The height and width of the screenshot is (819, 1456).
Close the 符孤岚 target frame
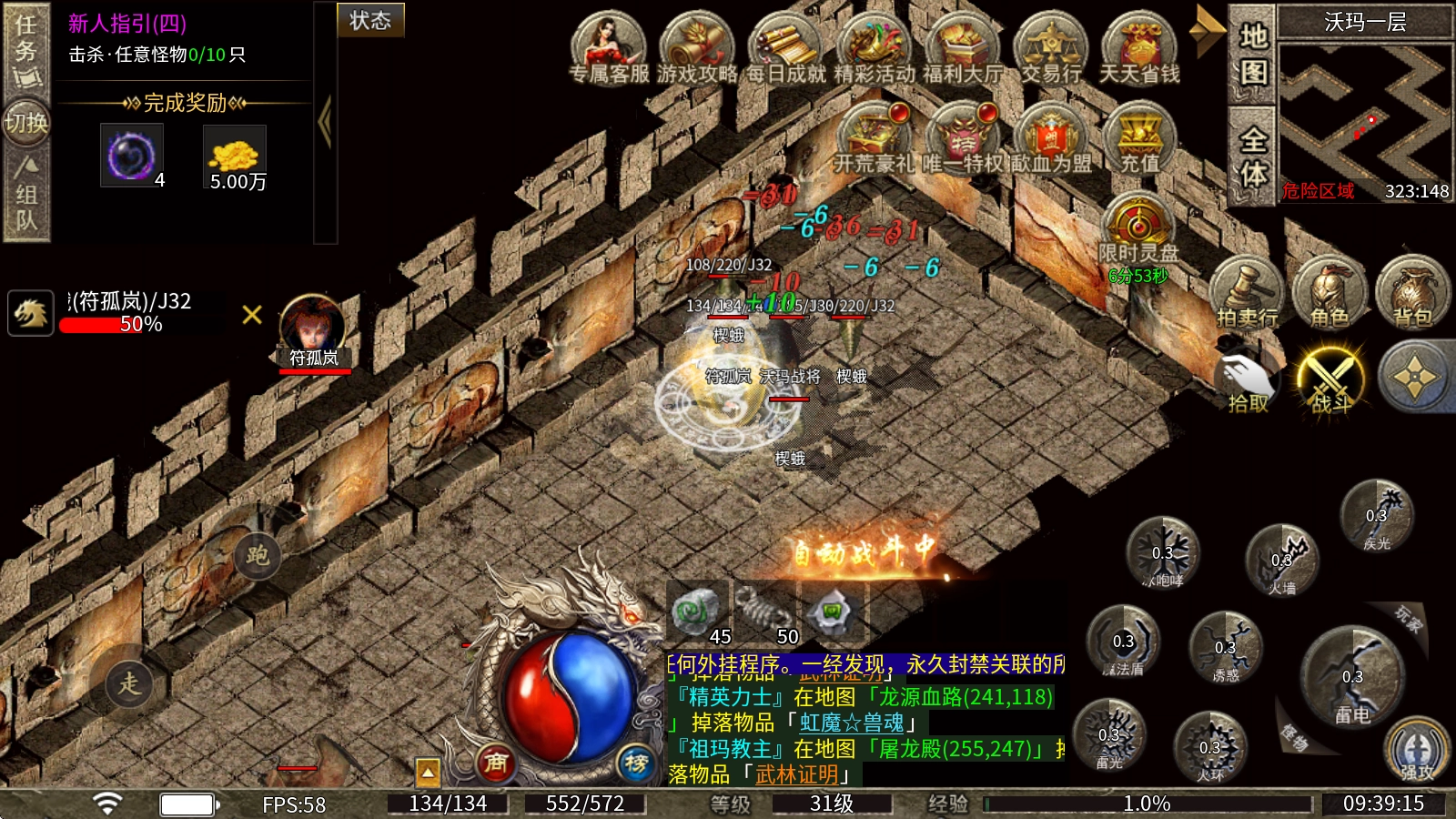point(252,315)
